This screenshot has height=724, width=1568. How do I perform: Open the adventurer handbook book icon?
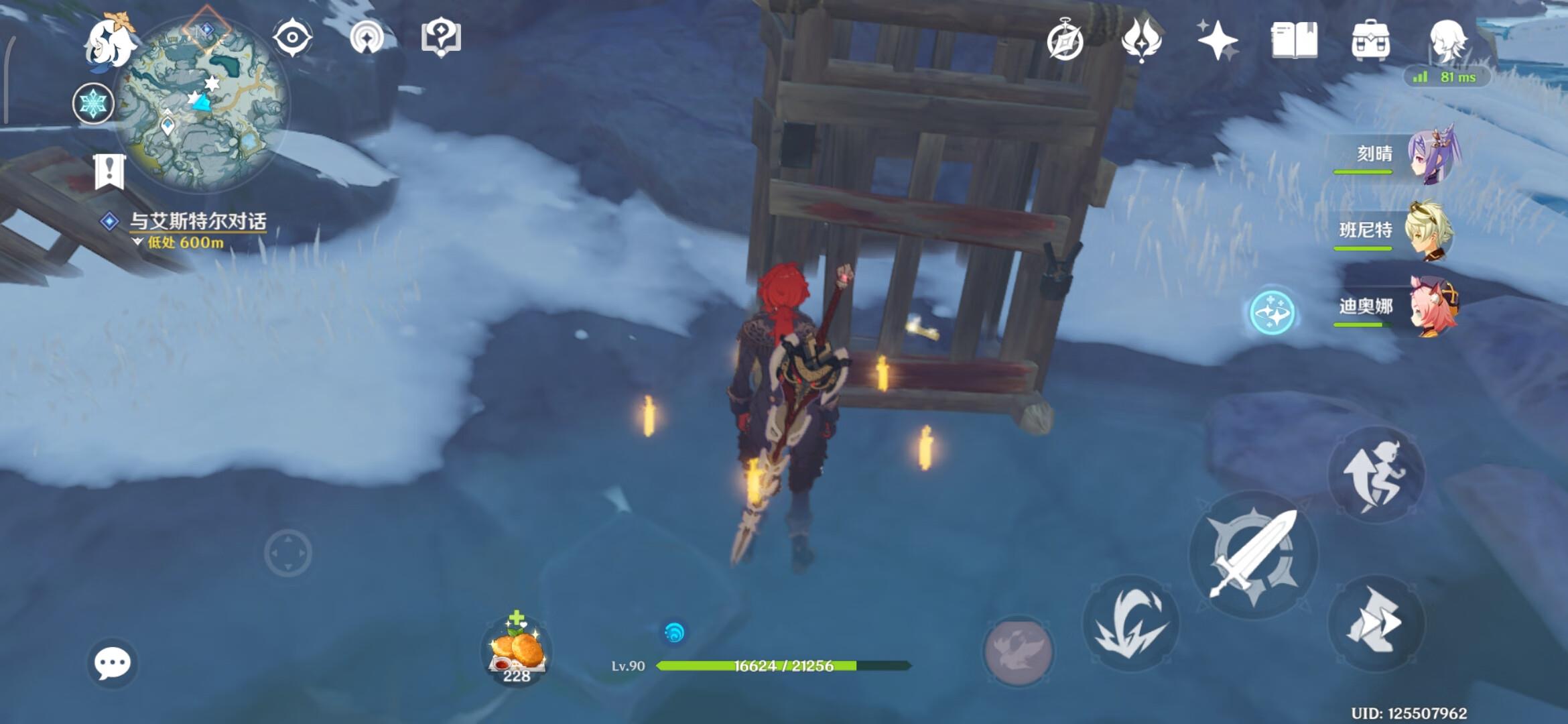coord(1294,40)
